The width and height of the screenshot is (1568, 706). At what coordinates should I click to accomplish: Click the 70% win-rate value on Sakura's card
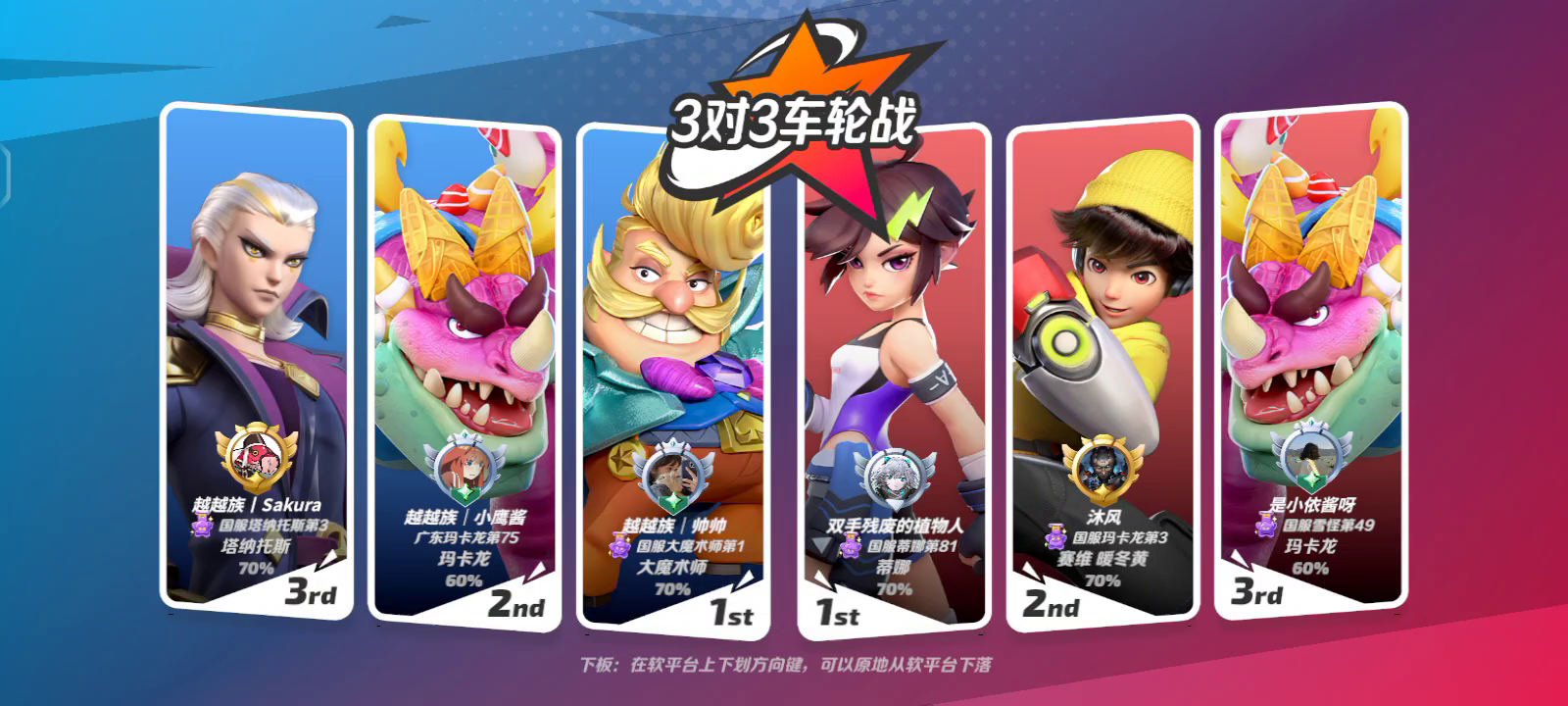tap(257, 570)
